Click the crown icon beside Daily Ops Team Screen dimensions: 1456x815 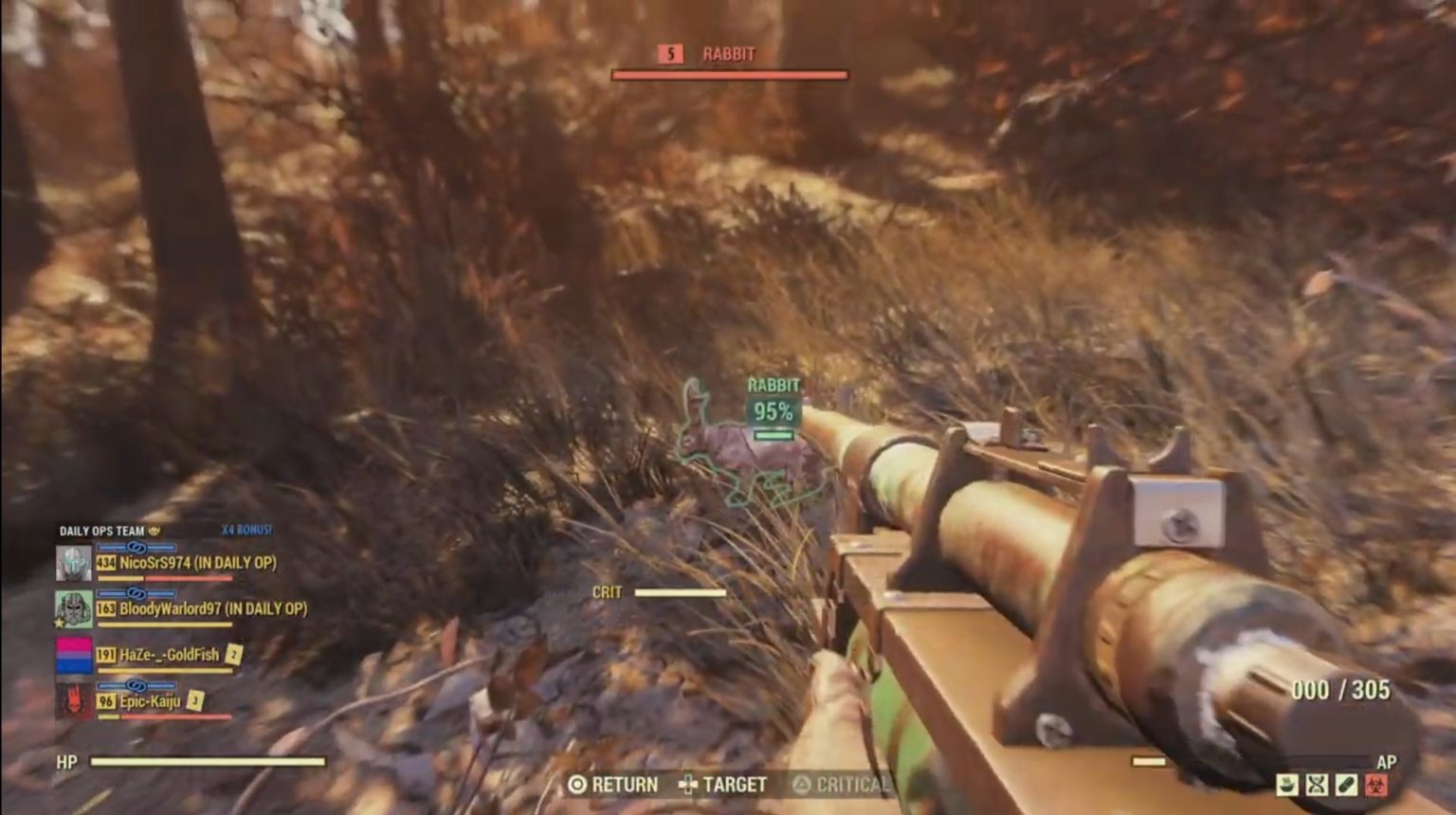coord(154,531)
